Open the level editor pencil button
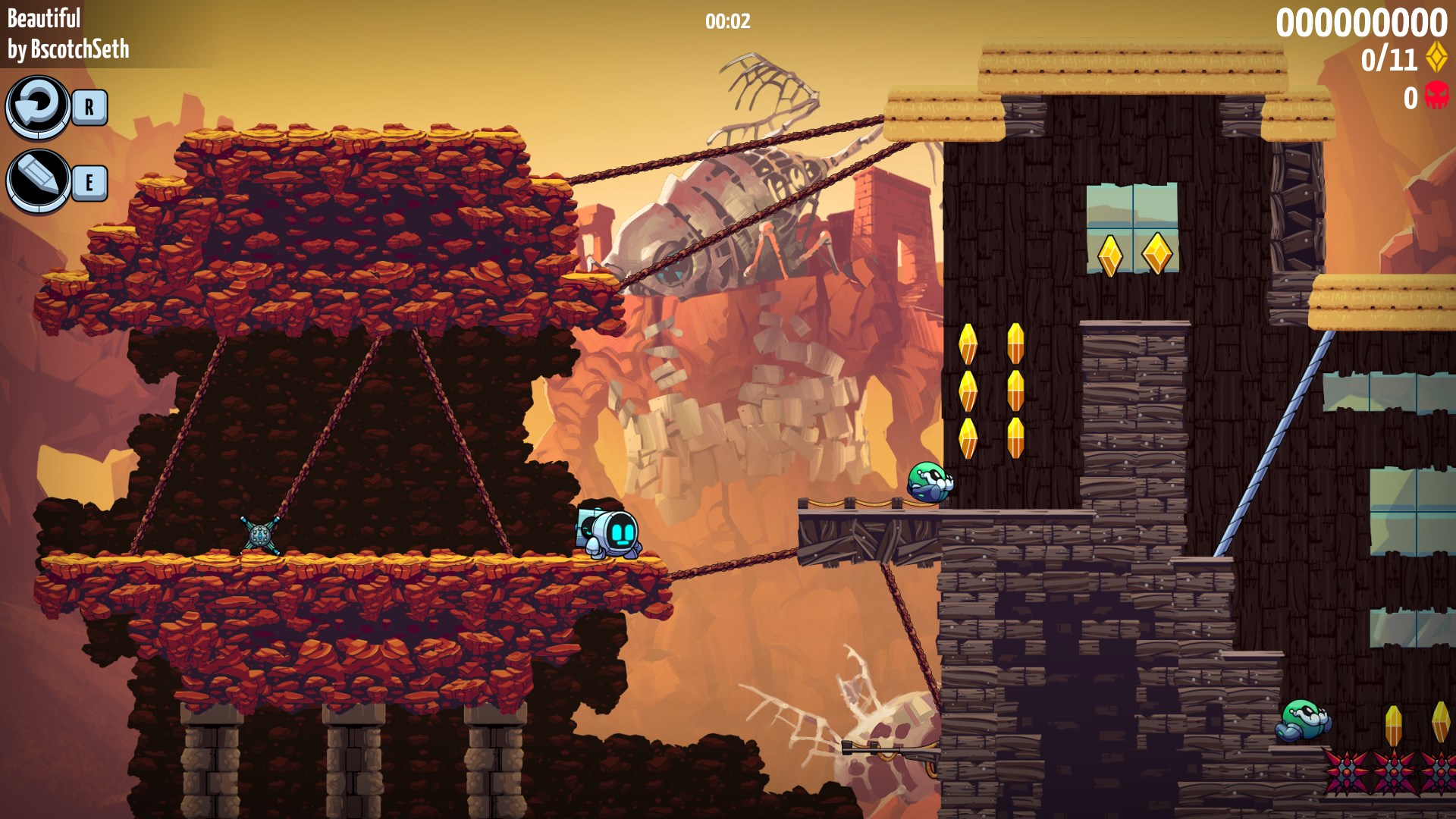Image resolution: width=1456 pixels, height=819 pixels. coord(37,181)
